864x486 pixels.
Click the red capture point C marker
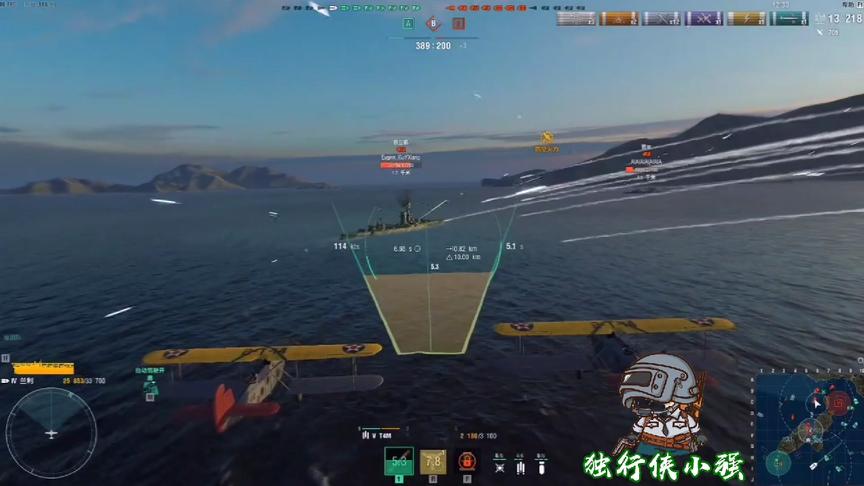click(458, 23)
